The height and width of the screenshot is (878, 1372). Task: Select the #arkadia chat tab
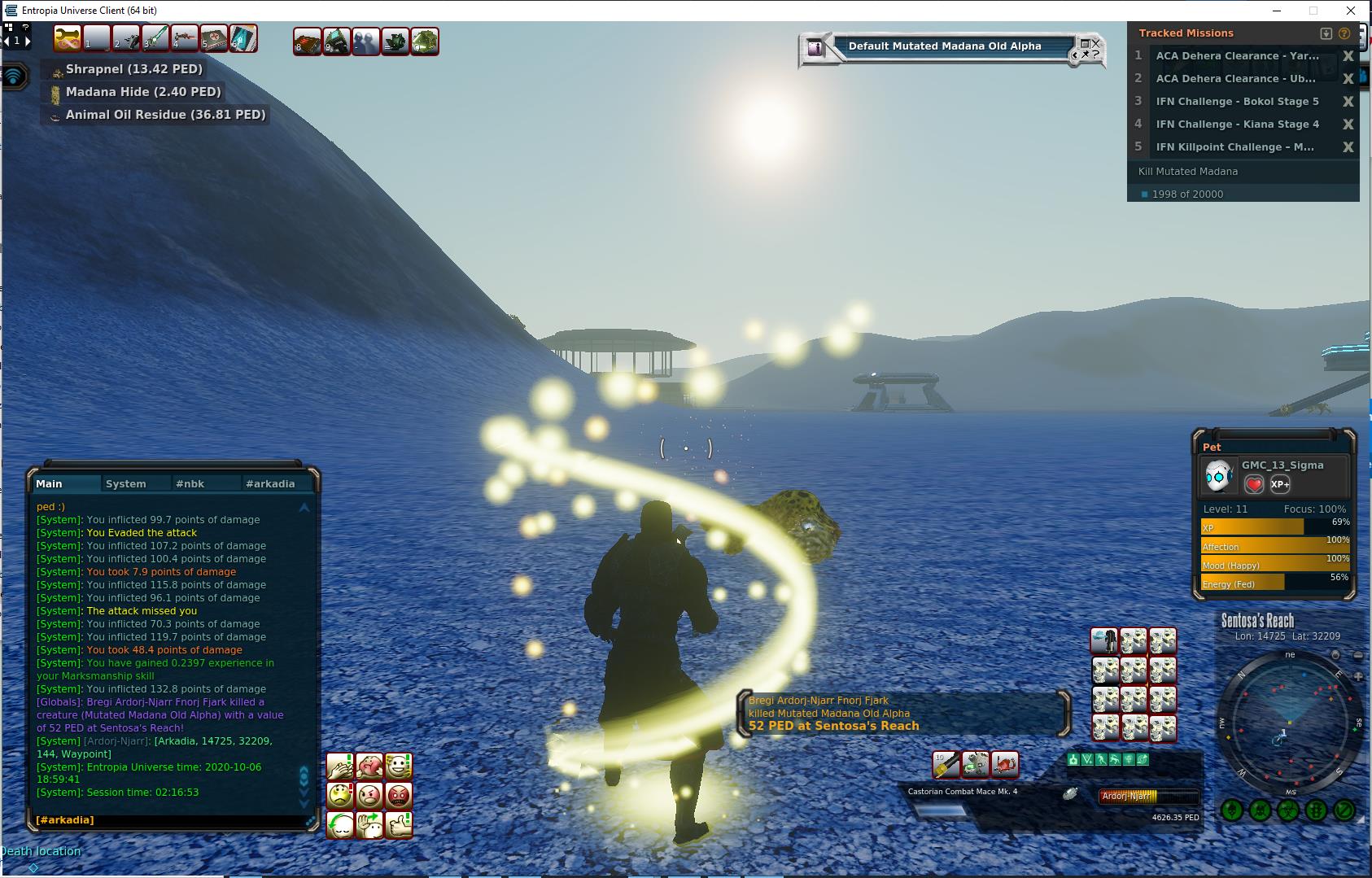(270, 483)
